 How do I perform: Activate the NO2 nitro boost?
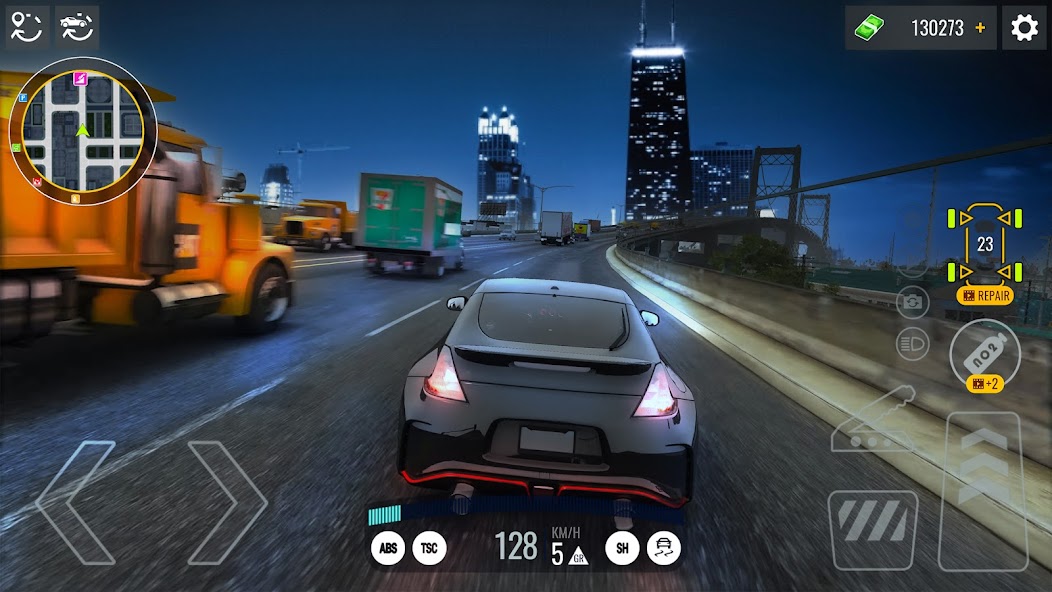[x=984, y=352]
